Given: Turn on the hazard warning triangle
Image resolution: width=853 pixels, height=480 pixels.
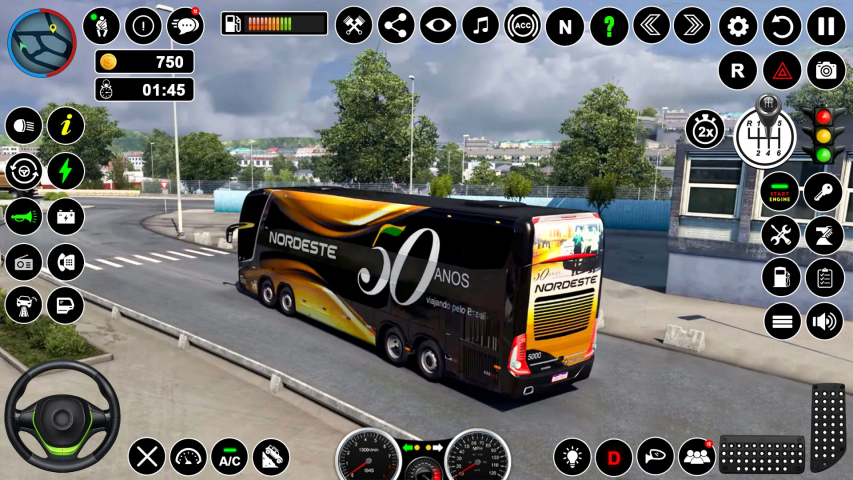Looking at the screenshot, I should pyautogui.click(x=782, y=70).
